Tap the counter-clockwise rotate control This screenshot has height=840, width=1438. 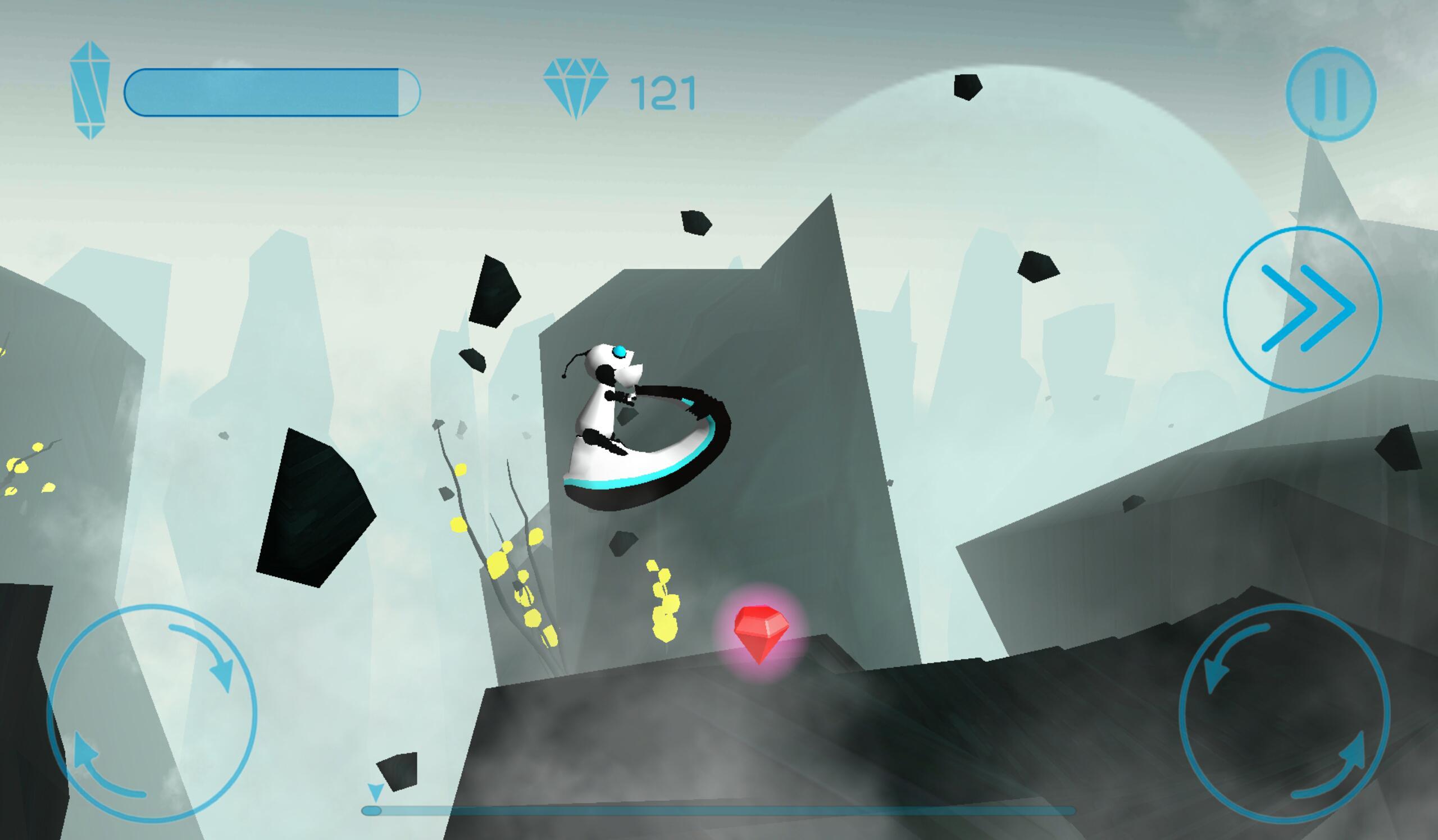click(x=1285, y=714)
